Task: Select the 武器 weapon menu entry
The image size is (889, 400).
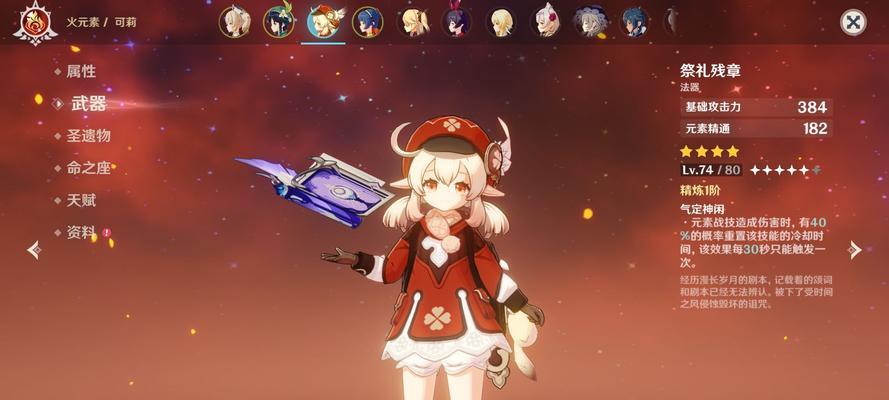Action: click(x=87, y=103)
